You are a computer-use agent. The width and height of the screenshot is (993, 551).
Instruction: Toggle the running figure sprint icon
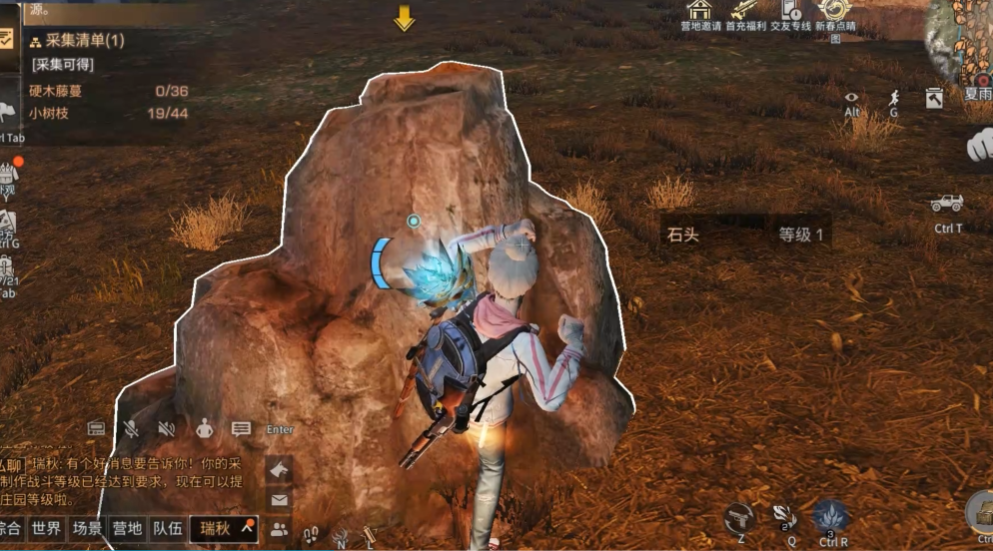[893, 99]
